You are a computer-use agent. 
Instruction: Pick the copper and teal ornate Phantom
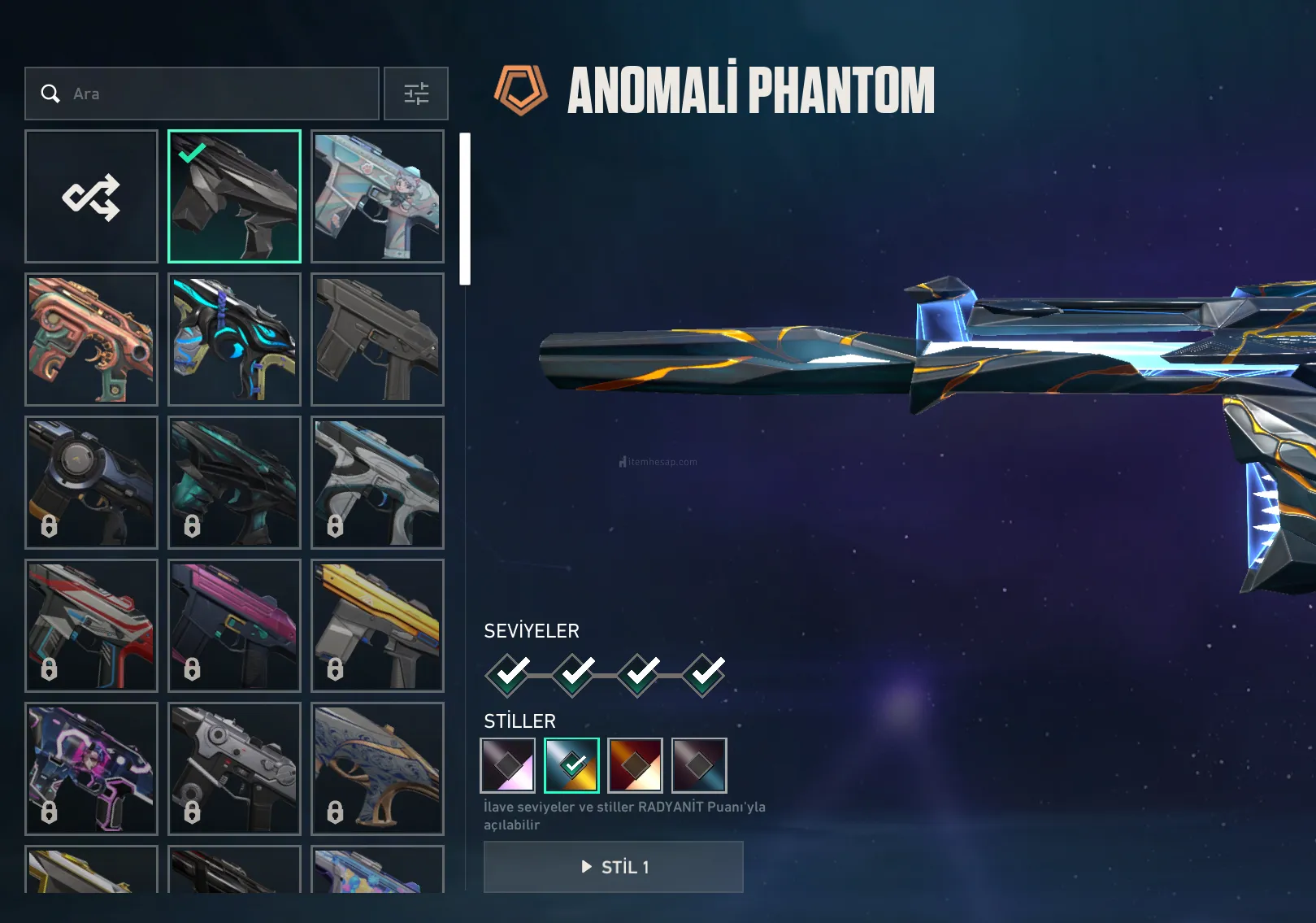(x=91, y=339)
